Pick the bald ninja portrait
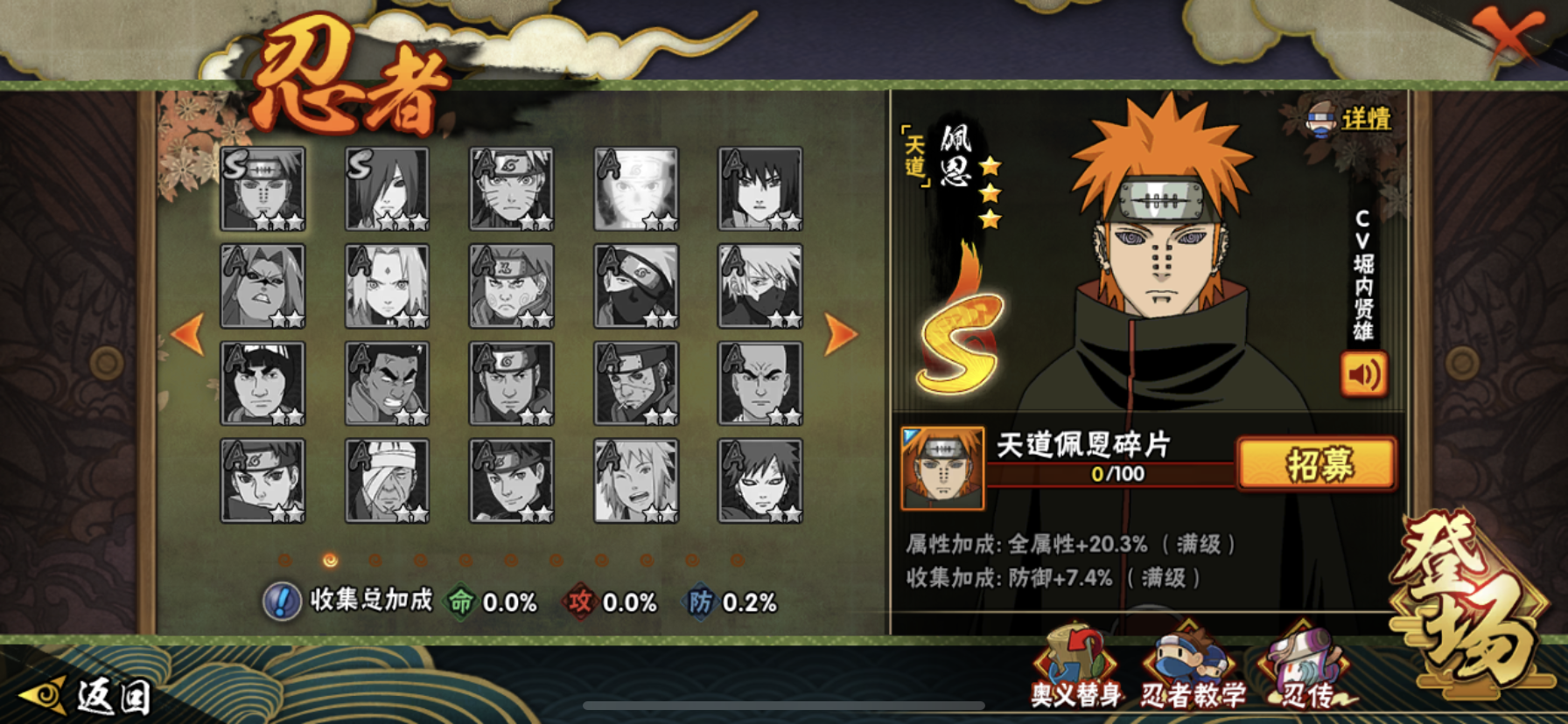This screenshot has height=724, width=1568. [759, 384]
